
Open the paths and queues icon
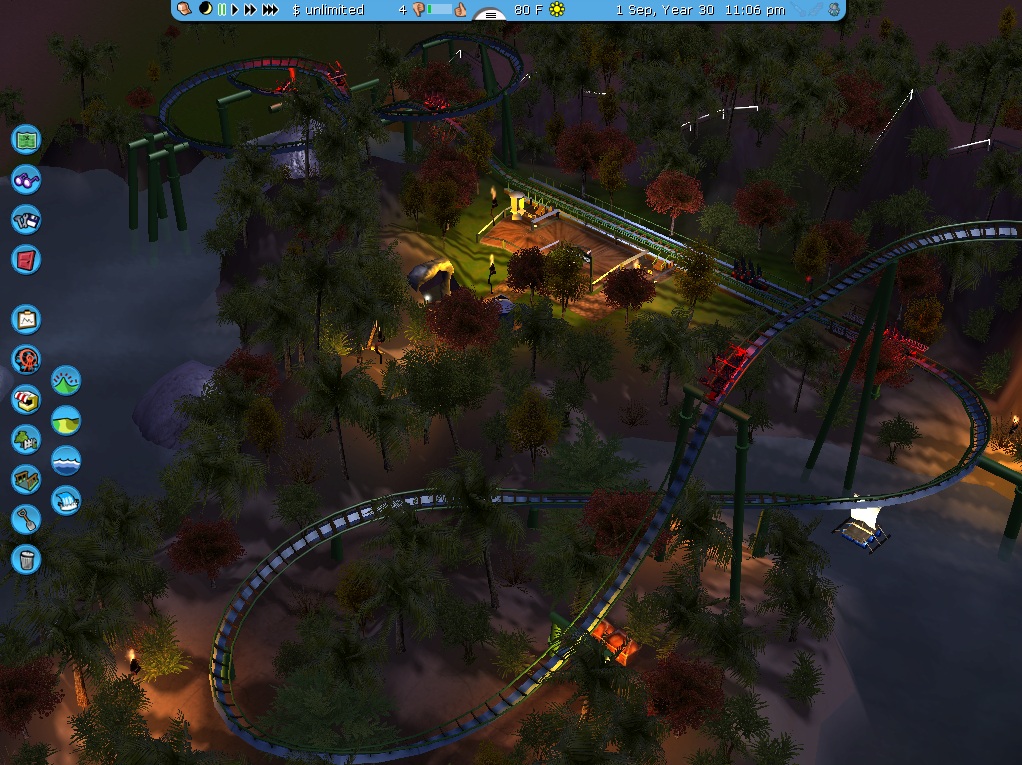(x=26, y=478)
